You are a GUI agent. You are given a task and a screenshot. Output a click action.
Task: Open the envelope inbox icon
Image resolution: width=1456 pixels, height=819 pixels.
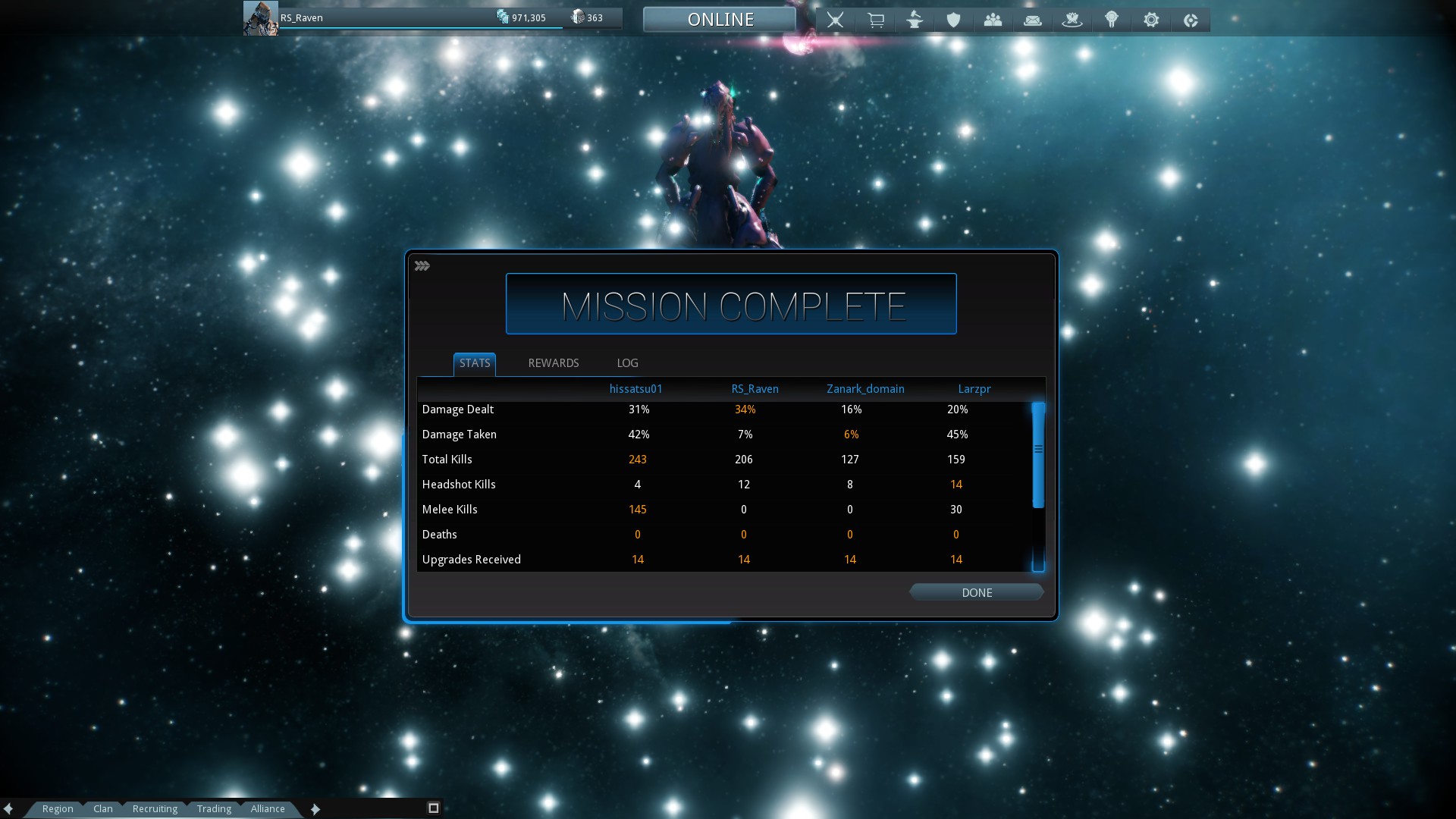(1033, 20)
